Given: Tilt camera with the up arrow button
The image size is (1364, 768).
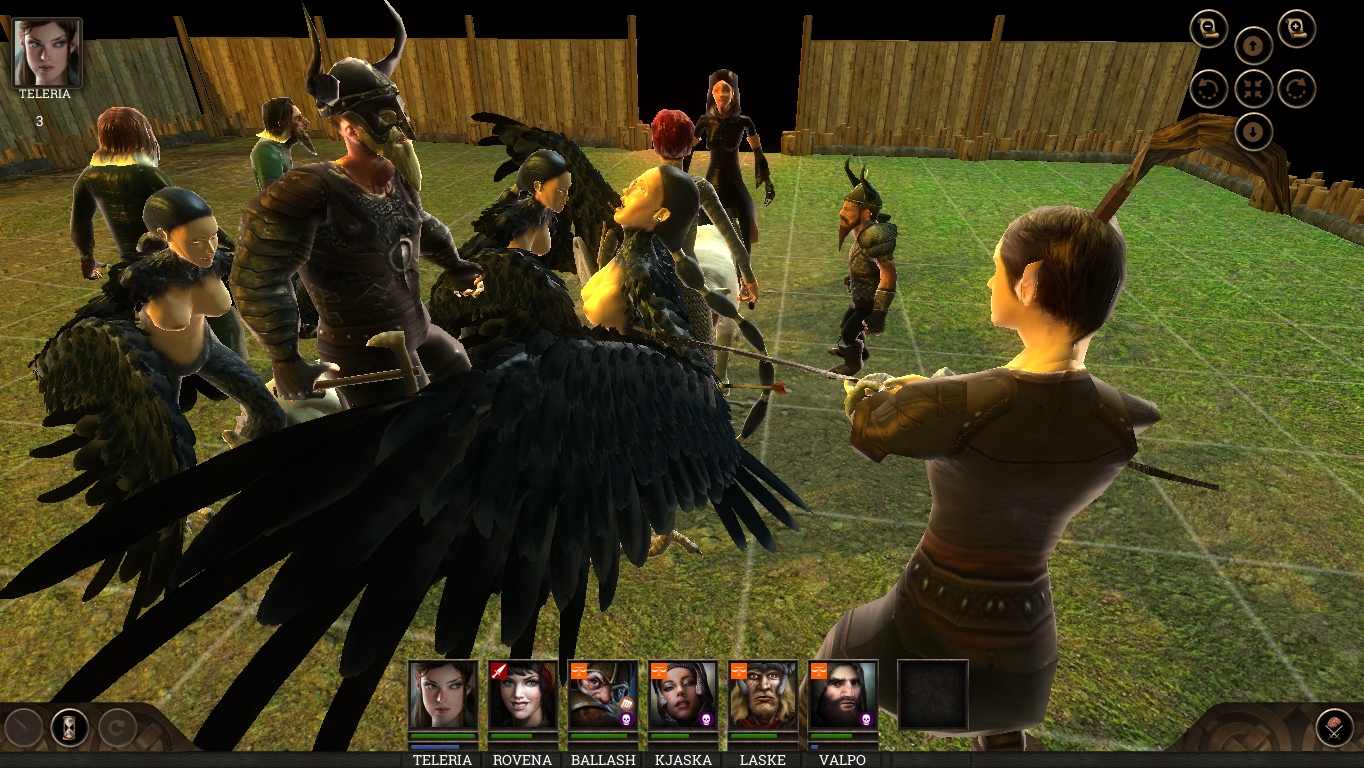Looking at the screenshot, I should [x=1253, y=45].
